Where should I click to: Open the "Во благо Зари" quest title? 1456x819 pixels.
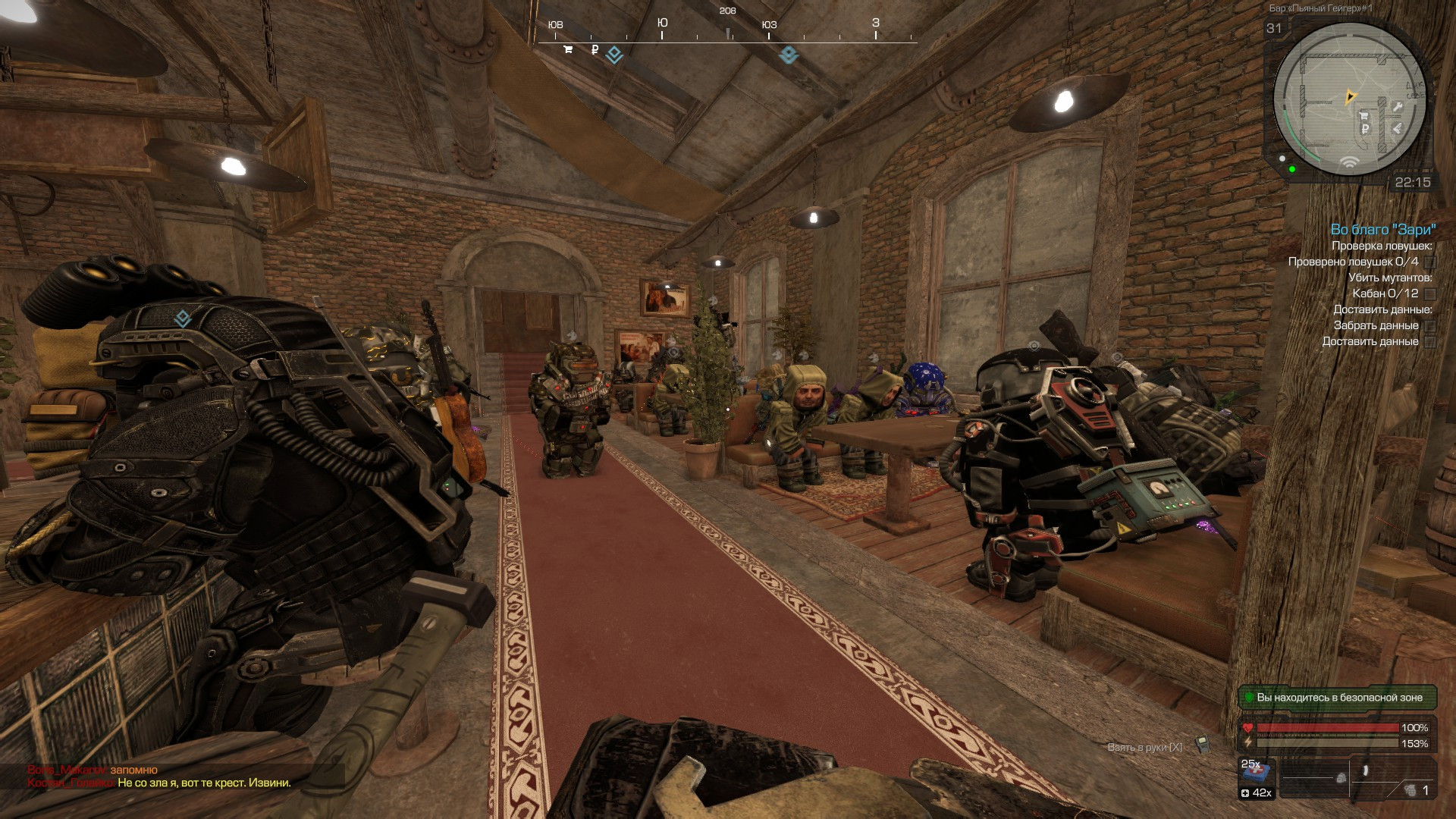1382,229
